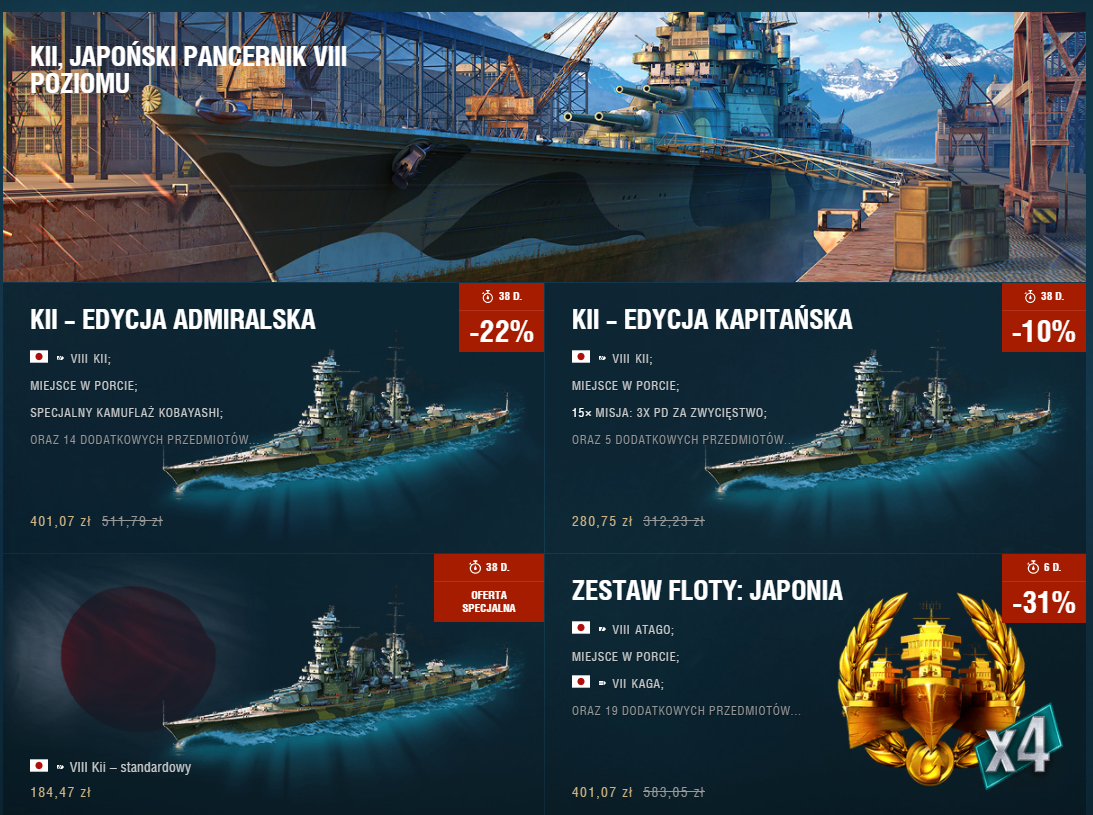1093x815 pixels.
Task: Show the 19 additional items in Zestaw Floty
Action: click(686, 711)
